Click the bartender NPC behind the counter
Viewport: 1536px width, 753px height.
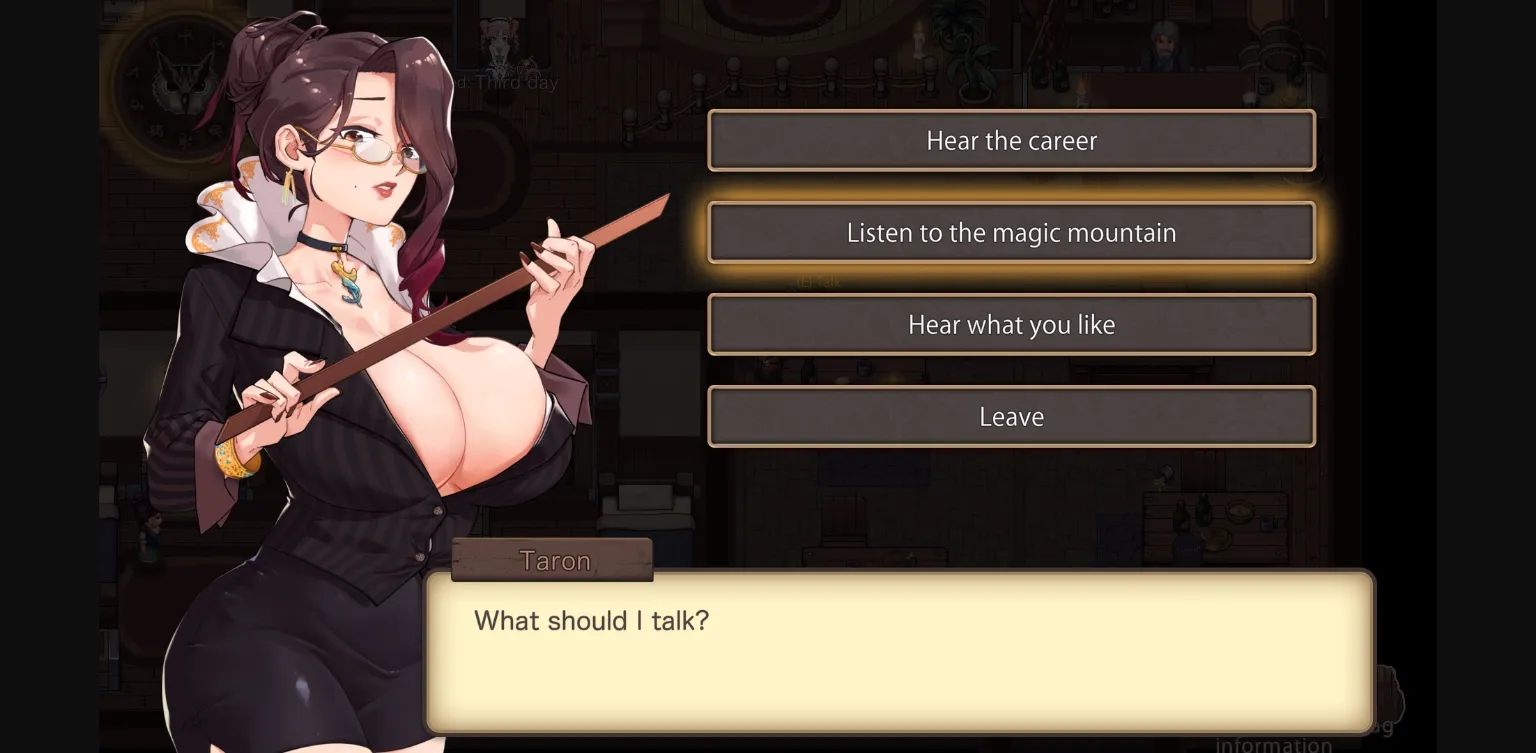(1163, 45)
